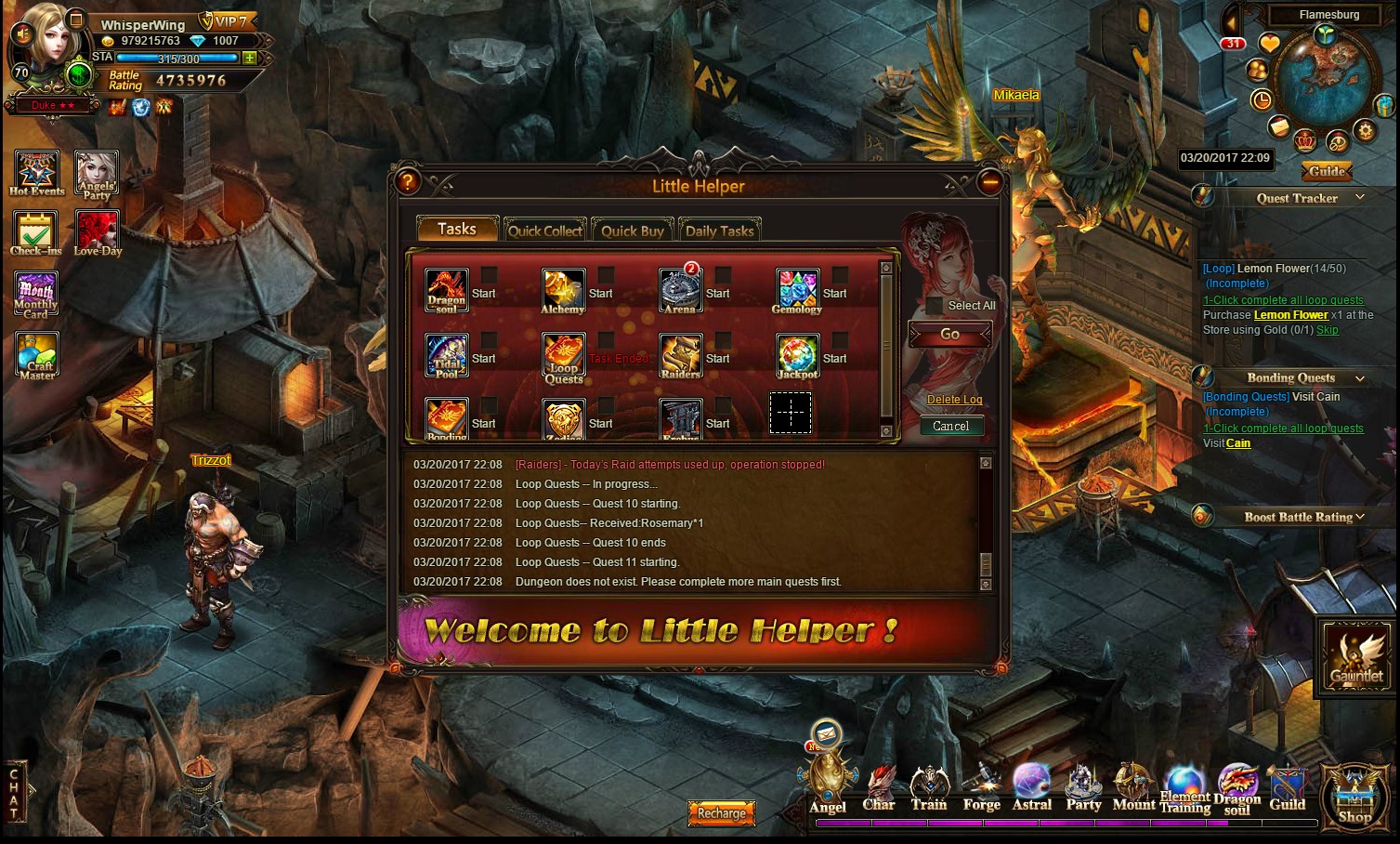Launch the Gauntlet event

tap(1356, 656)
